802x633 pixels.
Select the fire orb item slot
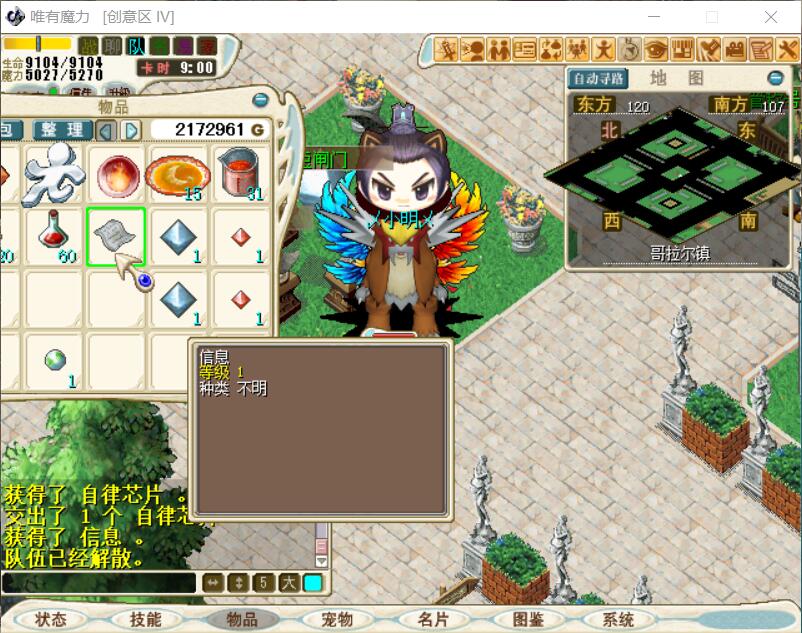[116, 172]
